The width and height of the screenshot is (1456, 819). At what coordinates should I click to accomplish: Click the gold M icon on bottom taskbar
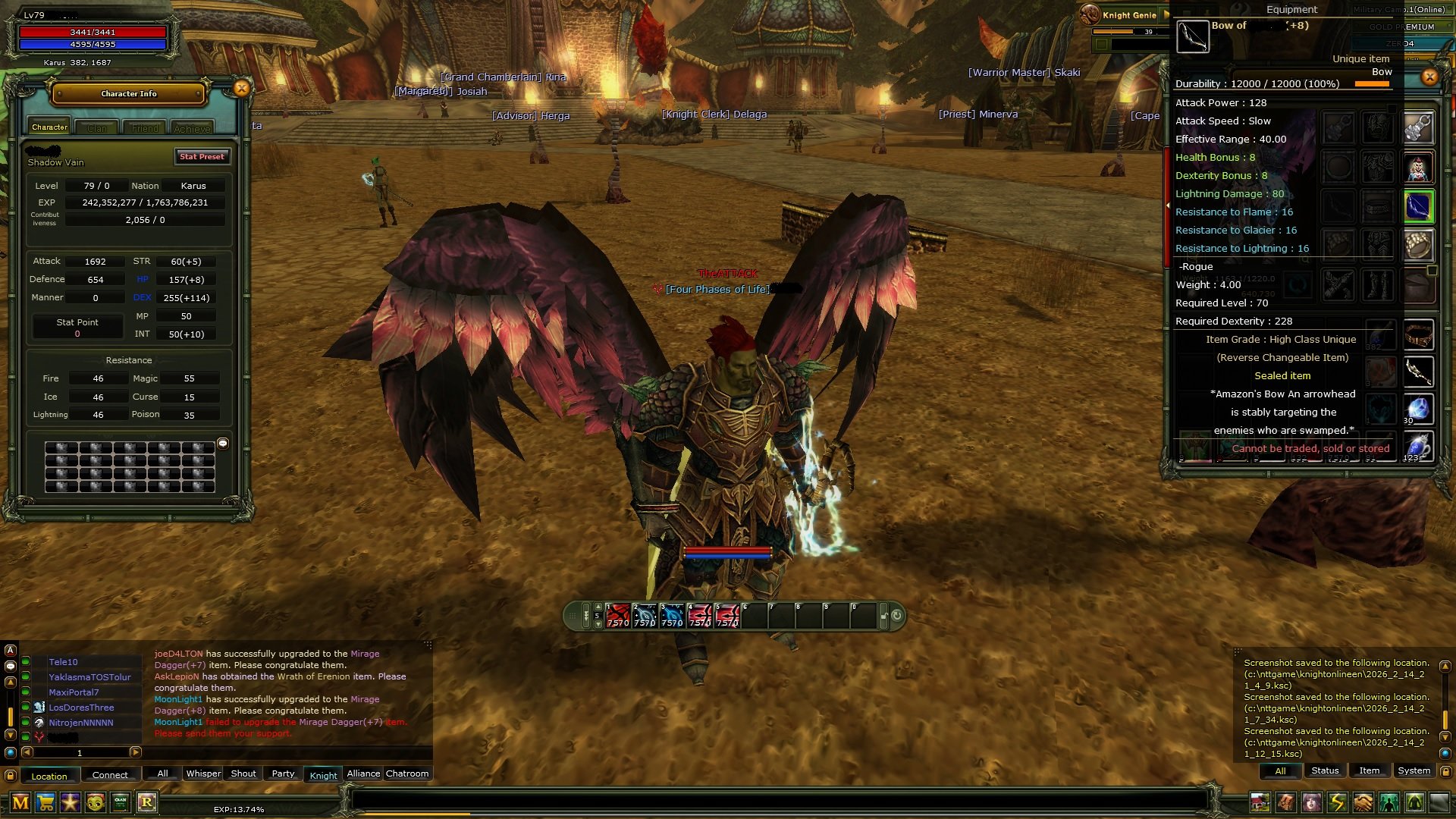click(20, 804)
